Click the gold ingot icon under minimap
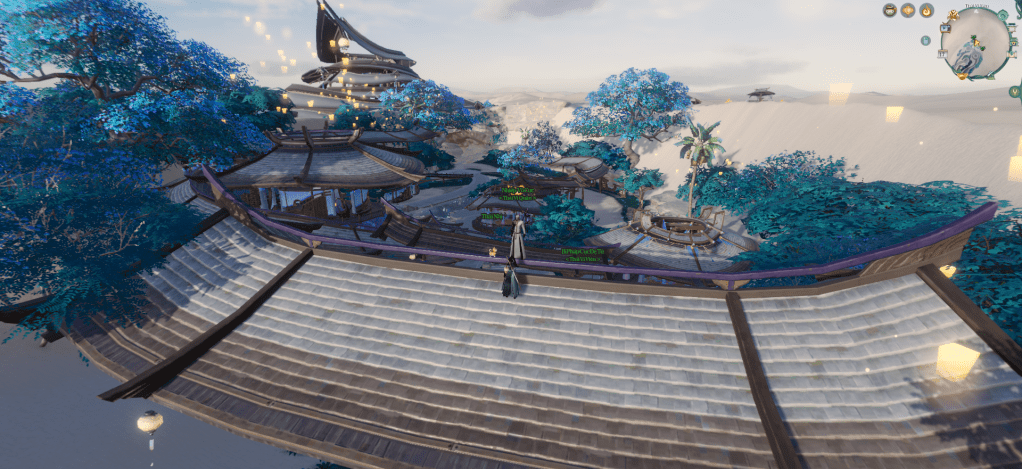The width and height of the screenshot is (1022, 469). pyautogui.click(x=962, y=75)
